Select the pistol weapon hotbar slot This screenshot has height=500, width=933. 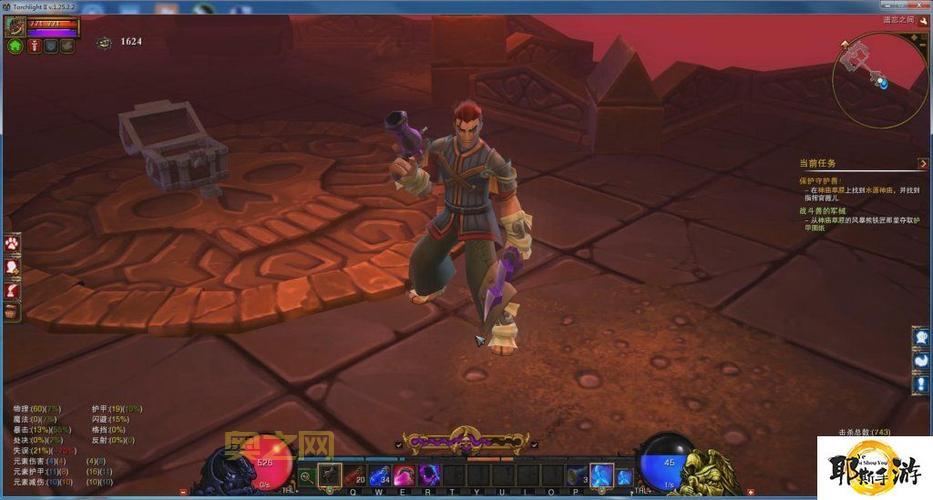click(x=331, y=475)
